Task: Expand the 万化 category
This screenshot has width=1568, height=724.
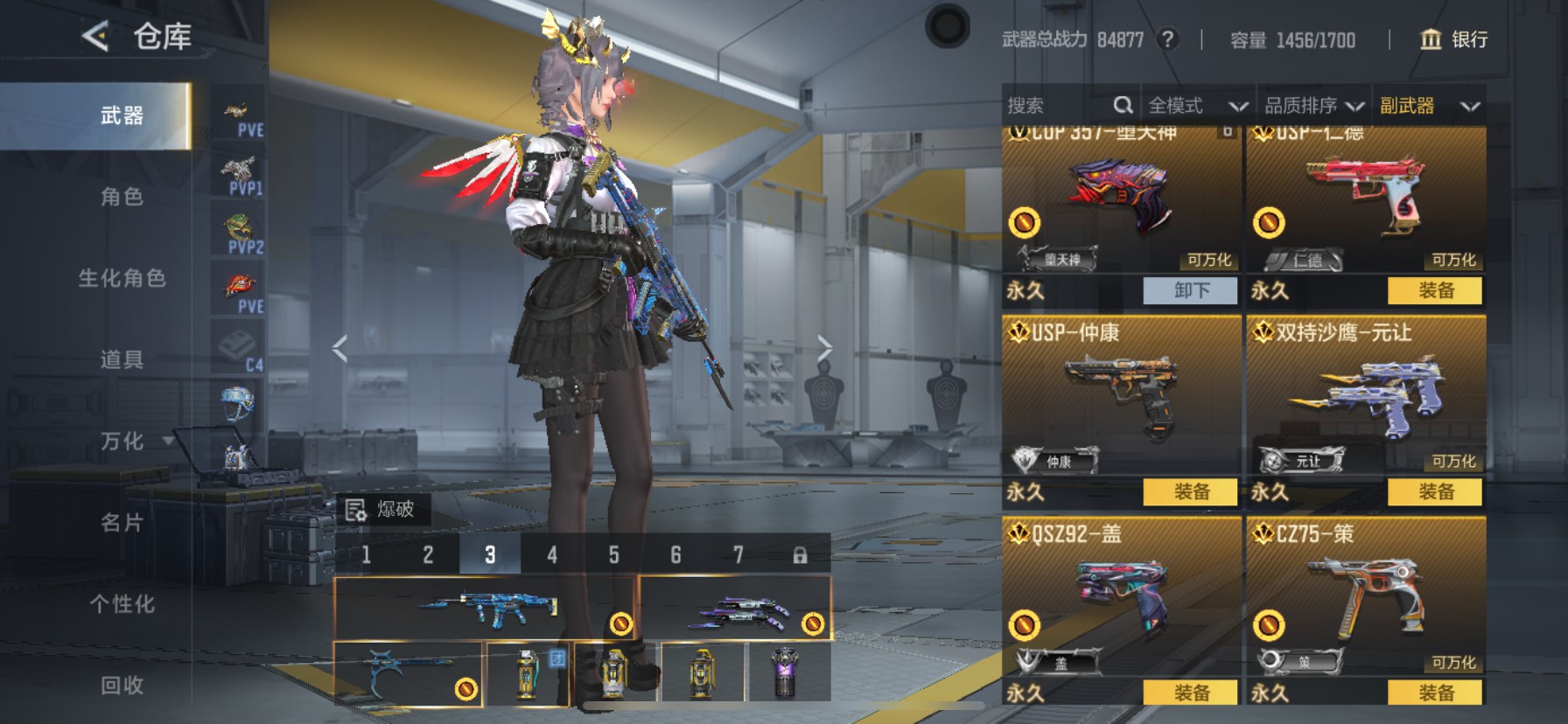Action: click(x=122, y=441)
